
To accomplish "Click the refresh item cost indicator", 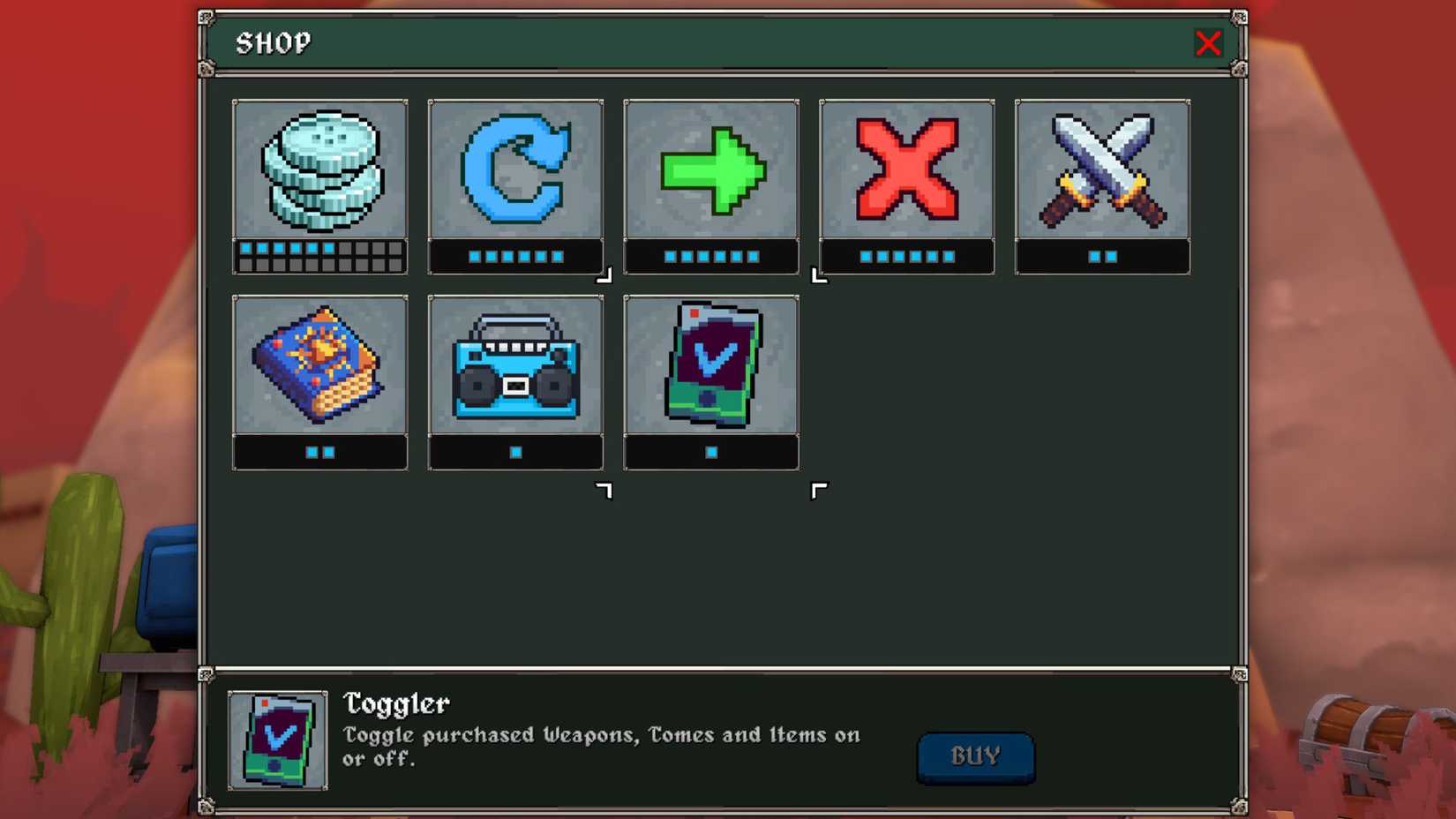I will point(515,257).
